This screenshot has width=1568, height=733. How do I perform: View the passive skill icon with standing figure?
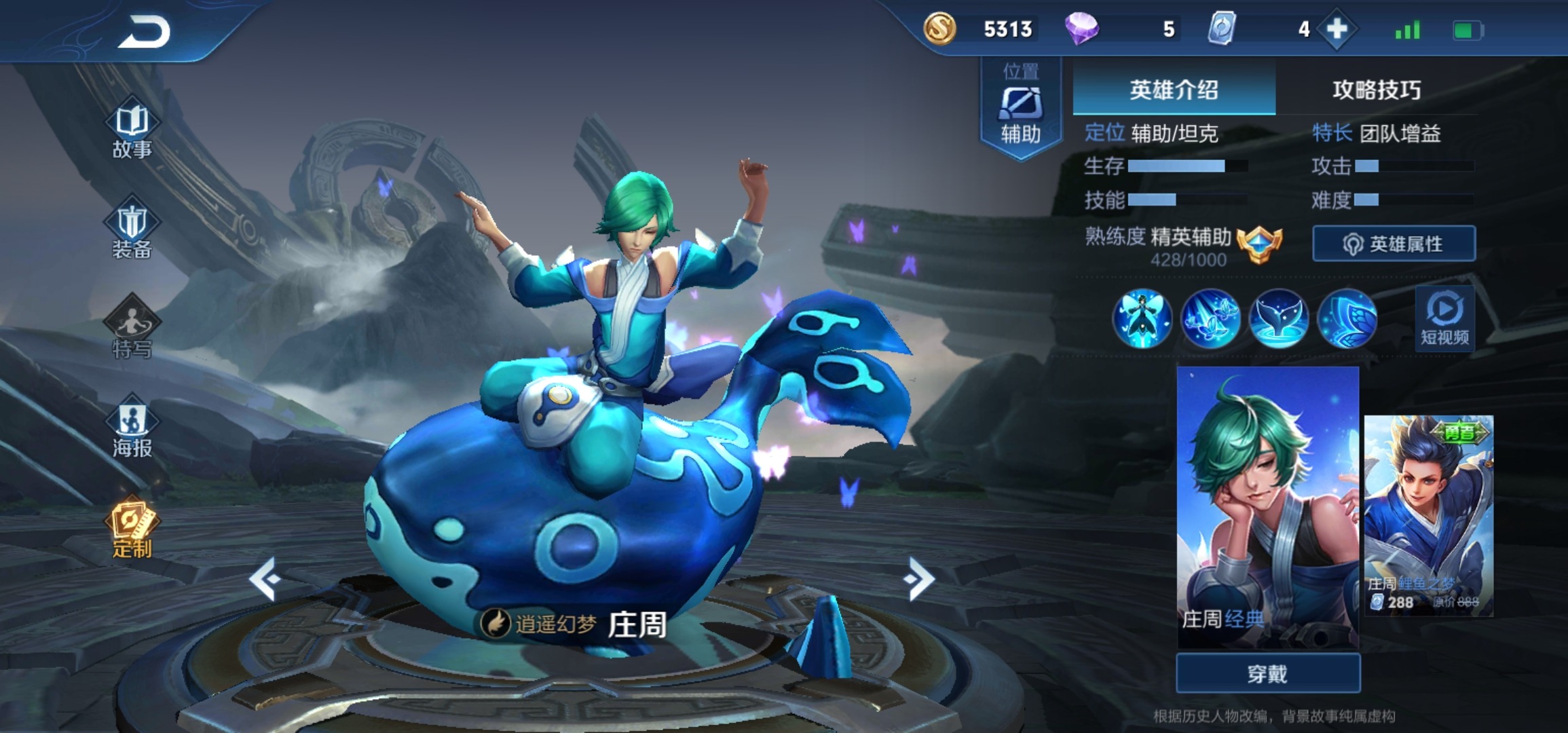click(x=1142, y=319)
